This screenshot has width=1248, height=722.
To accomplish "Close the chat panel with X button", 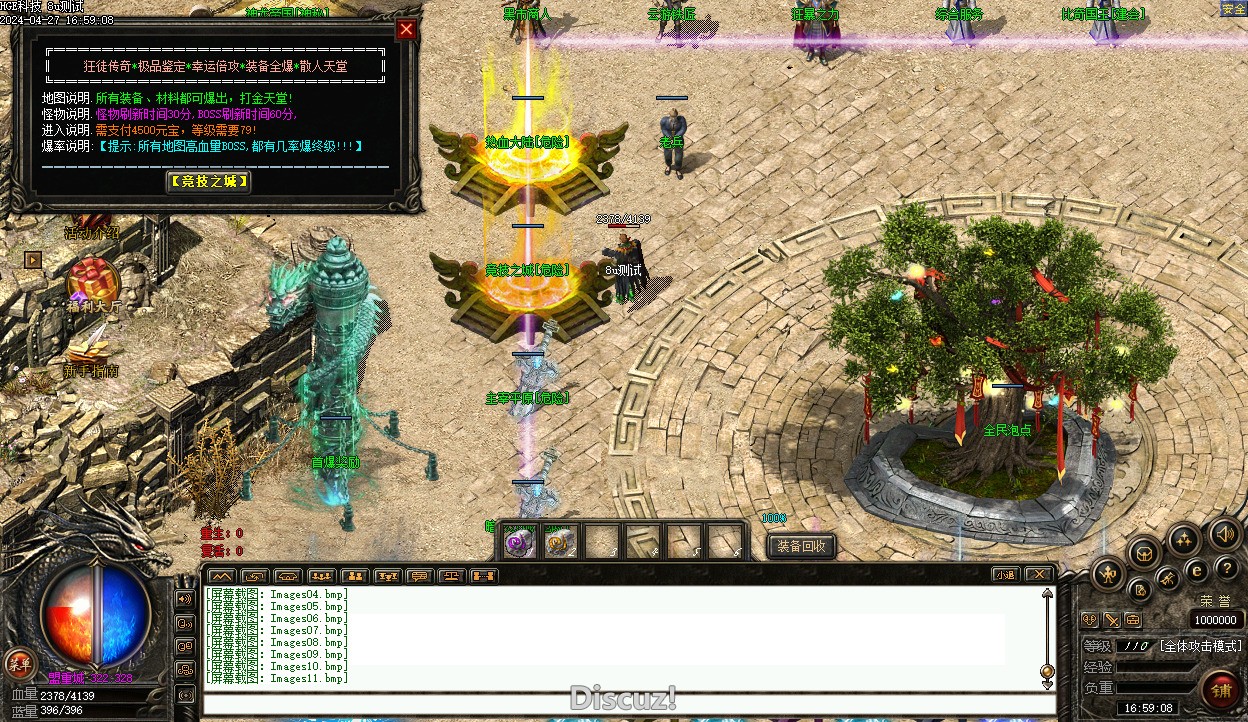I will click(x=1039, y=575).
